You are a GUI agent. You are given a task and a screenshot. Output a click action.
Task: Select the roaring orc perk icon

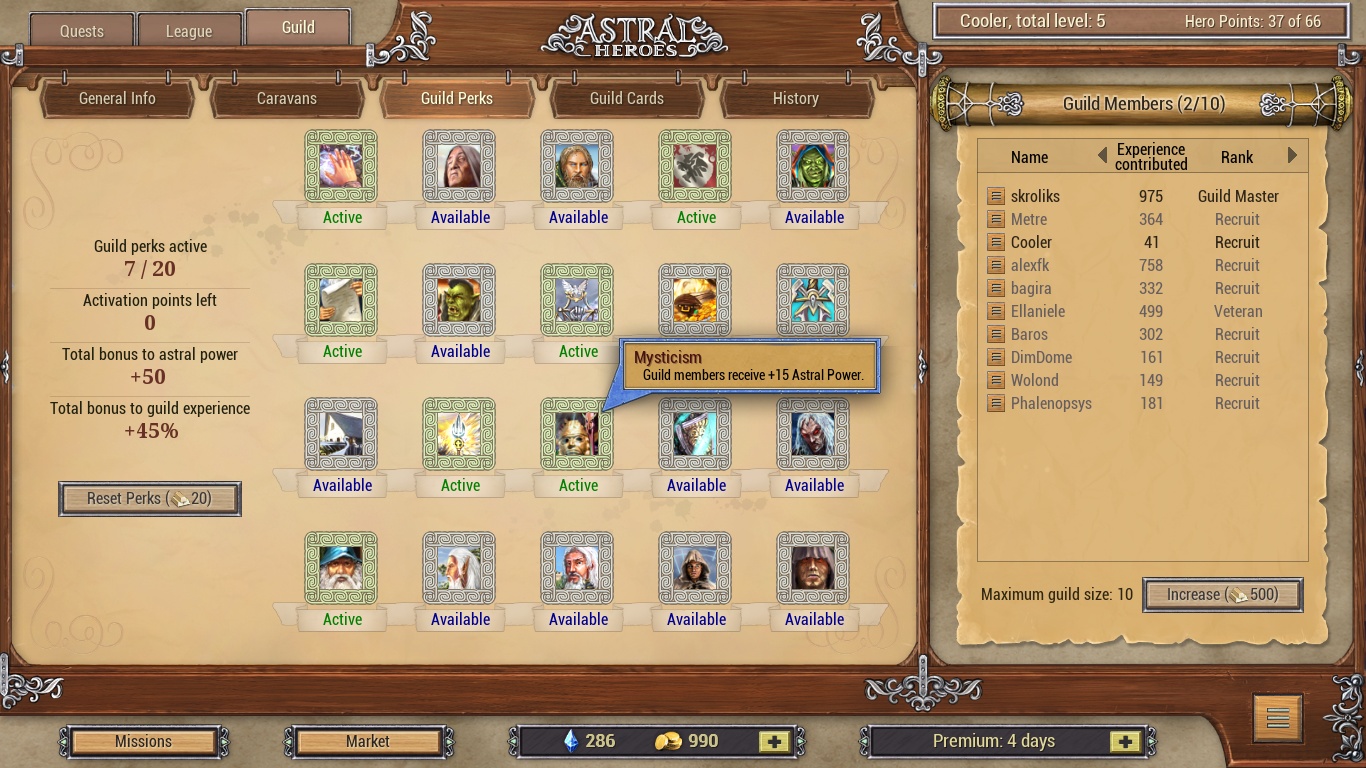(459, 299)
